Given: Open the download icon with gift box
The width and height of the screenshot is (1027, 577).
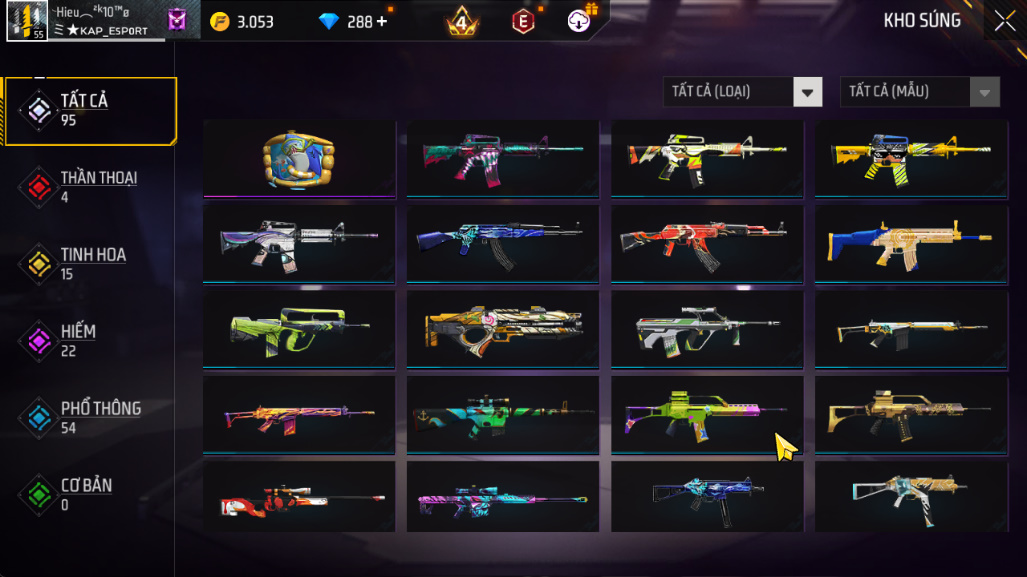Looking at the screenshot, I should (x=581, y=19).
